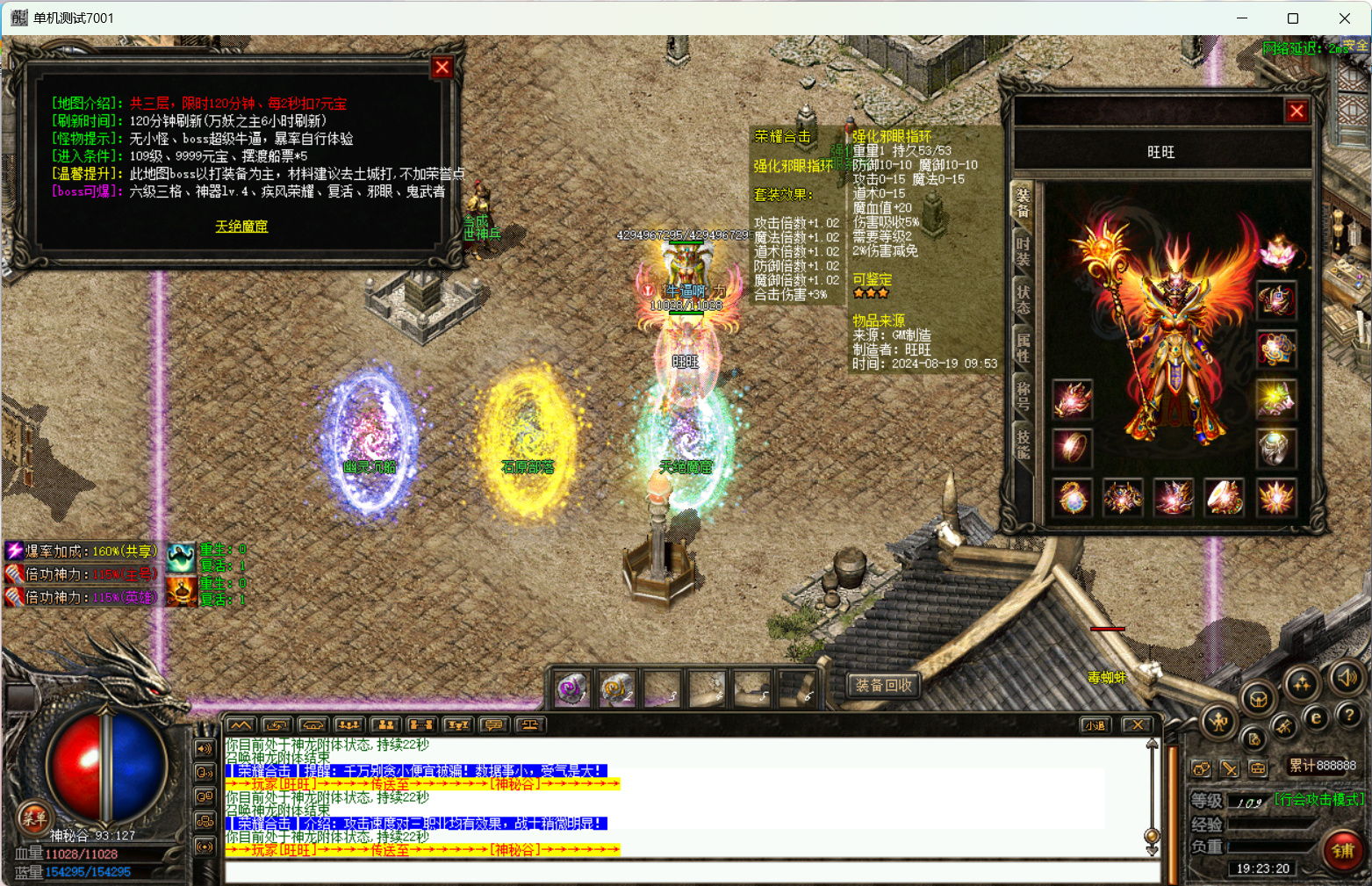Open the treasure chest bag icon
This screenshot has width=1372, height=886.
[1258, 700]
